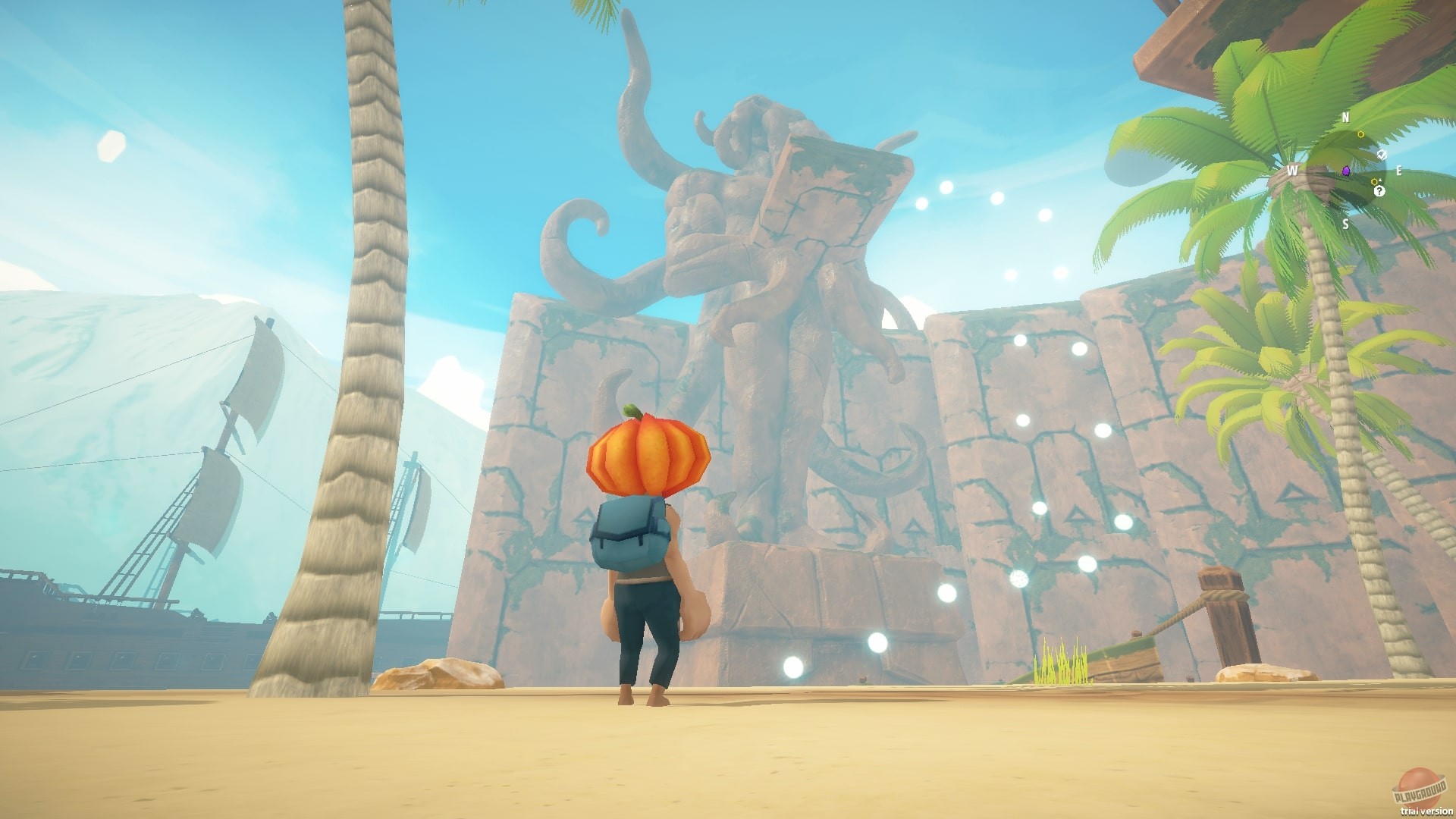Click the yellow marker beside the question mark icon
1456x819 pixels.
click(x=1374, y=181)
